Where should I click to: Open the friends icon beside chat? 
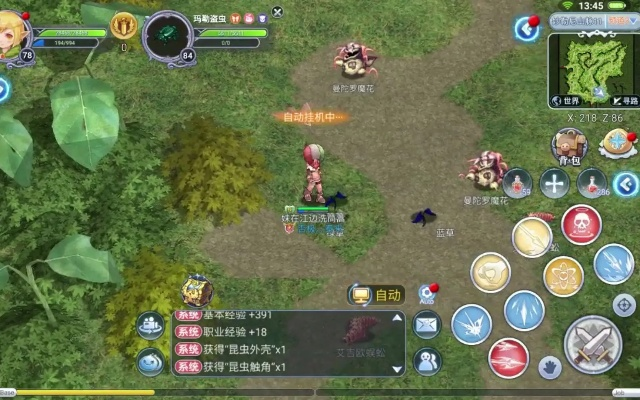point(428,360)
